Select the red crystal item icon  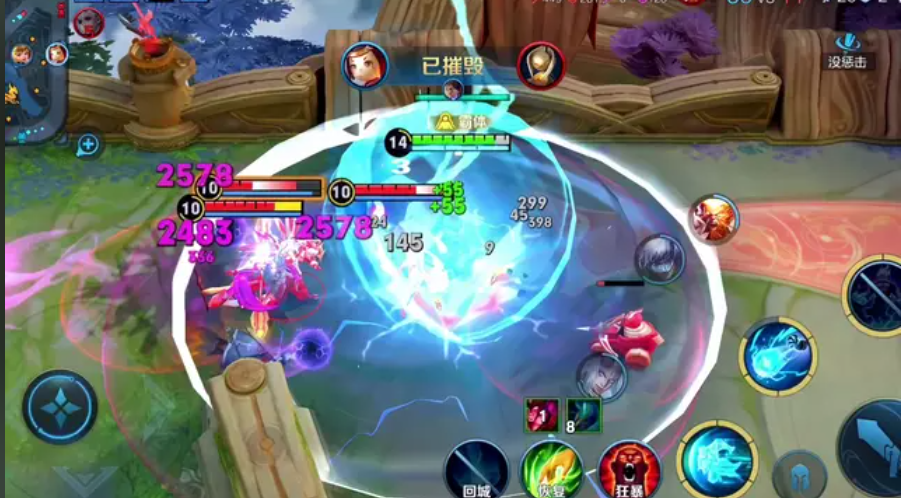(541, 413)
